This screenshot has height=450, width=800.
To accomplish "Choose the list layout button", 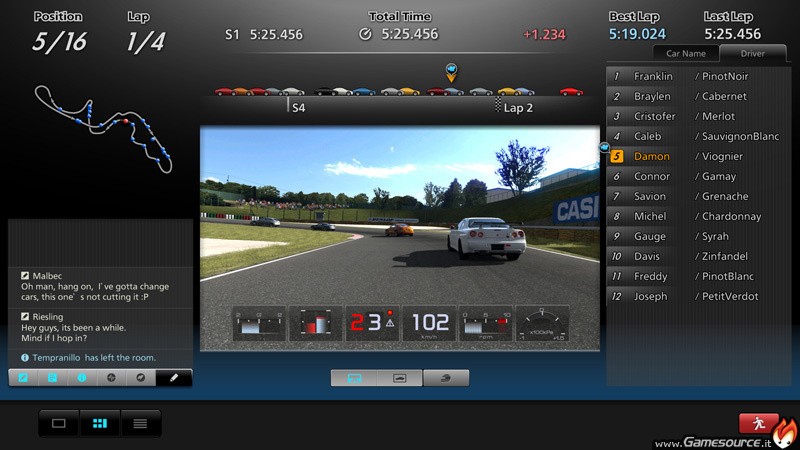I will tap(140, 423).
